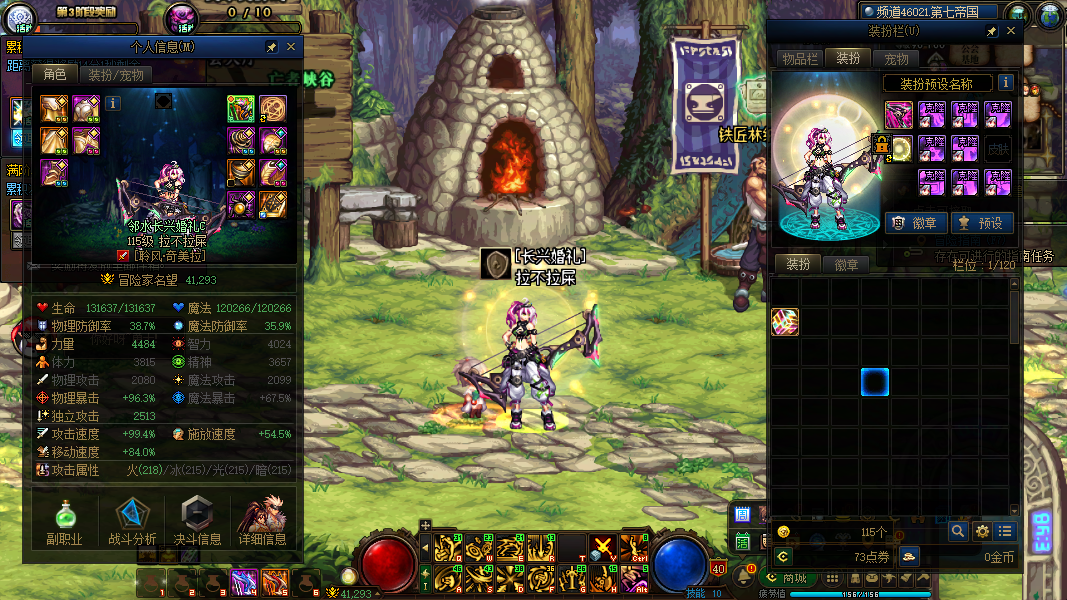Toggle the red checkbox beside 聆风·奇美拉
The width and height of the screenshot is (1067, 600).
pos(123,256)
